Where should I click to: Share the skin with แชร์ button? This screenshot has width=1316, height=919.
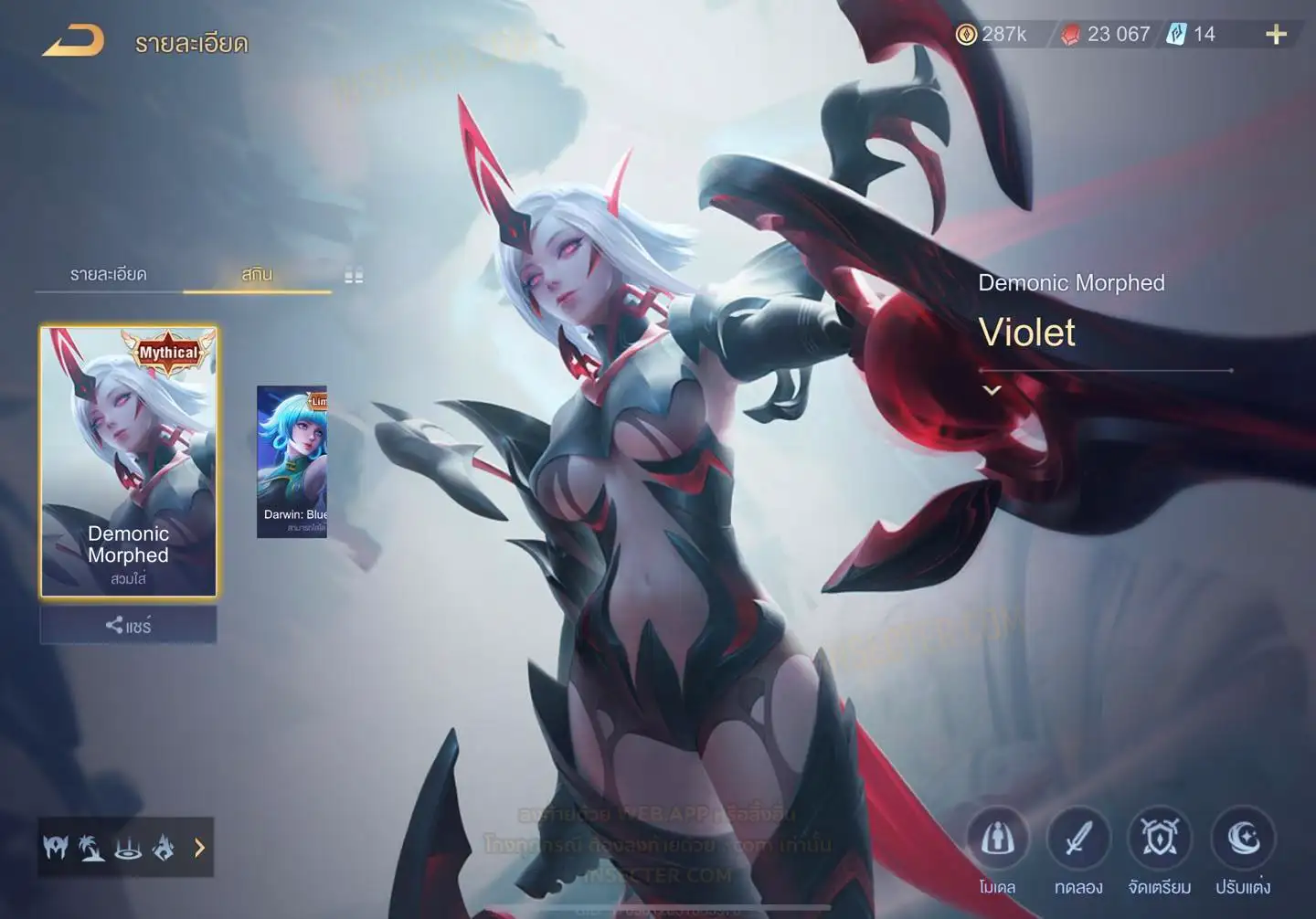pos(129,626)
